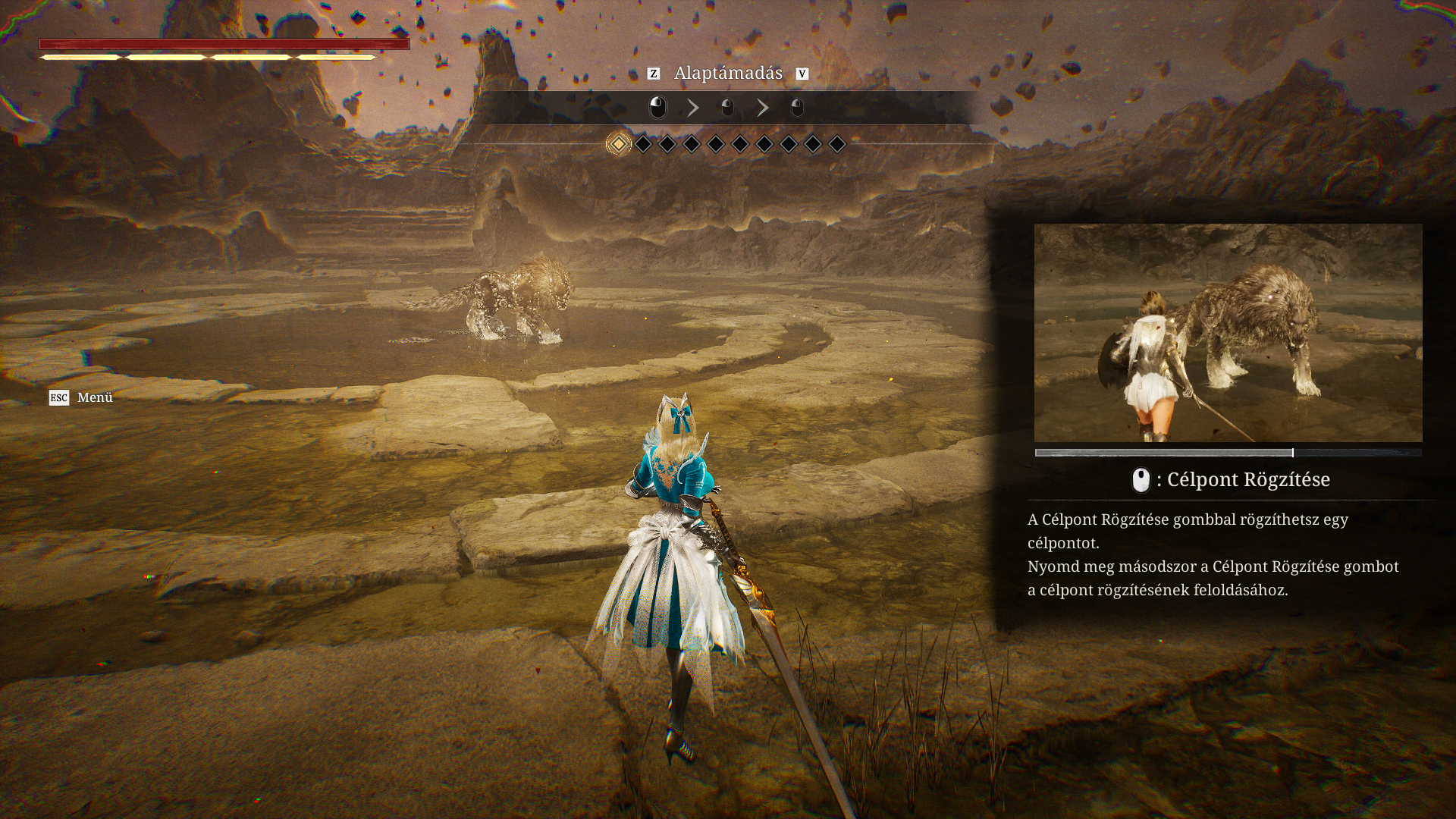Viewport: 1456px width, 819px height.
Task: Select the highlighted golden tutorial step diamond
Action: pos(619,144)
